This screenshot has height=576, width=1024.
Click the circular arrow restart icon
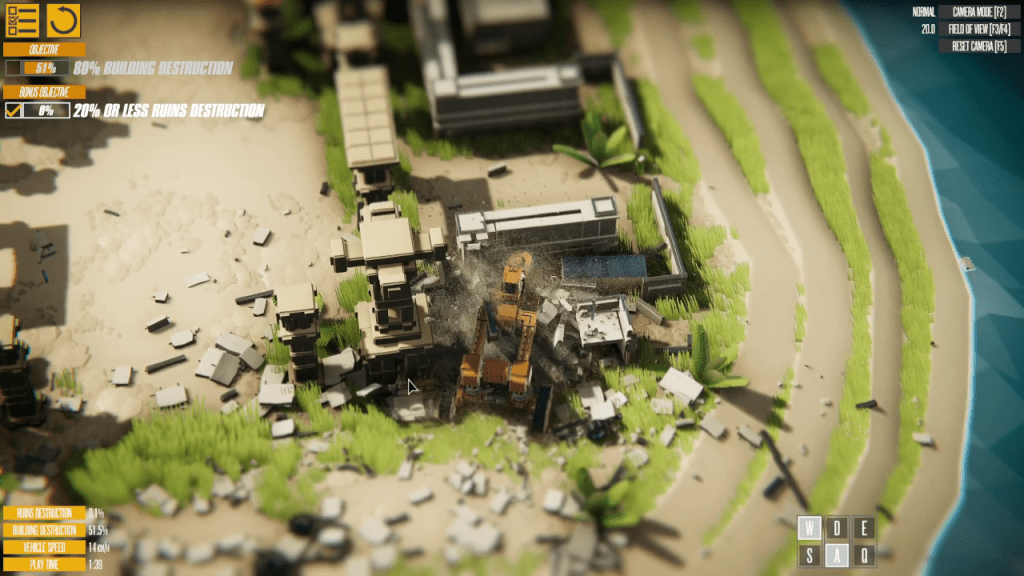point(64,19)
